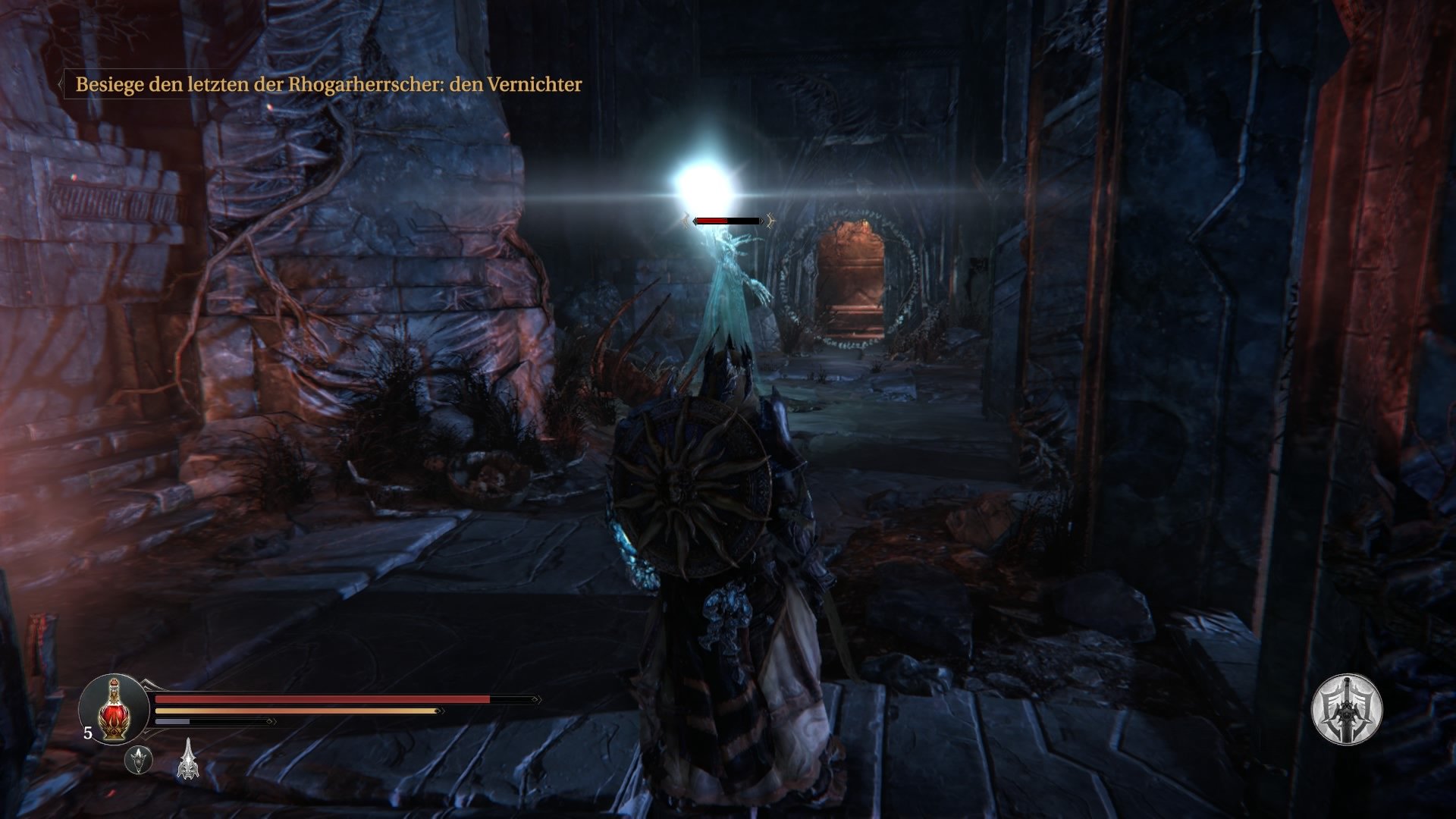Click the red enemy health bar above the ghost
The width and height of the screenshot is (1456, 819).
(x=711, y=221)
